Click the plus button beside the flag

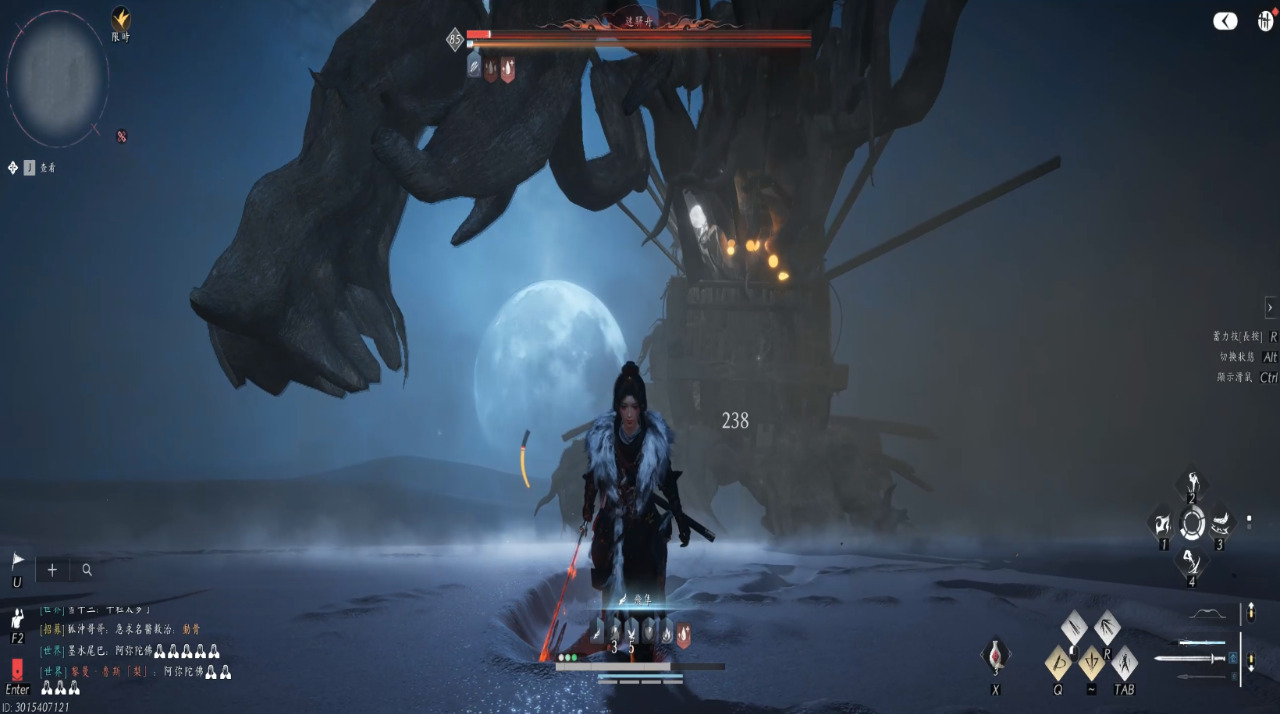click(x=52, y=570)
